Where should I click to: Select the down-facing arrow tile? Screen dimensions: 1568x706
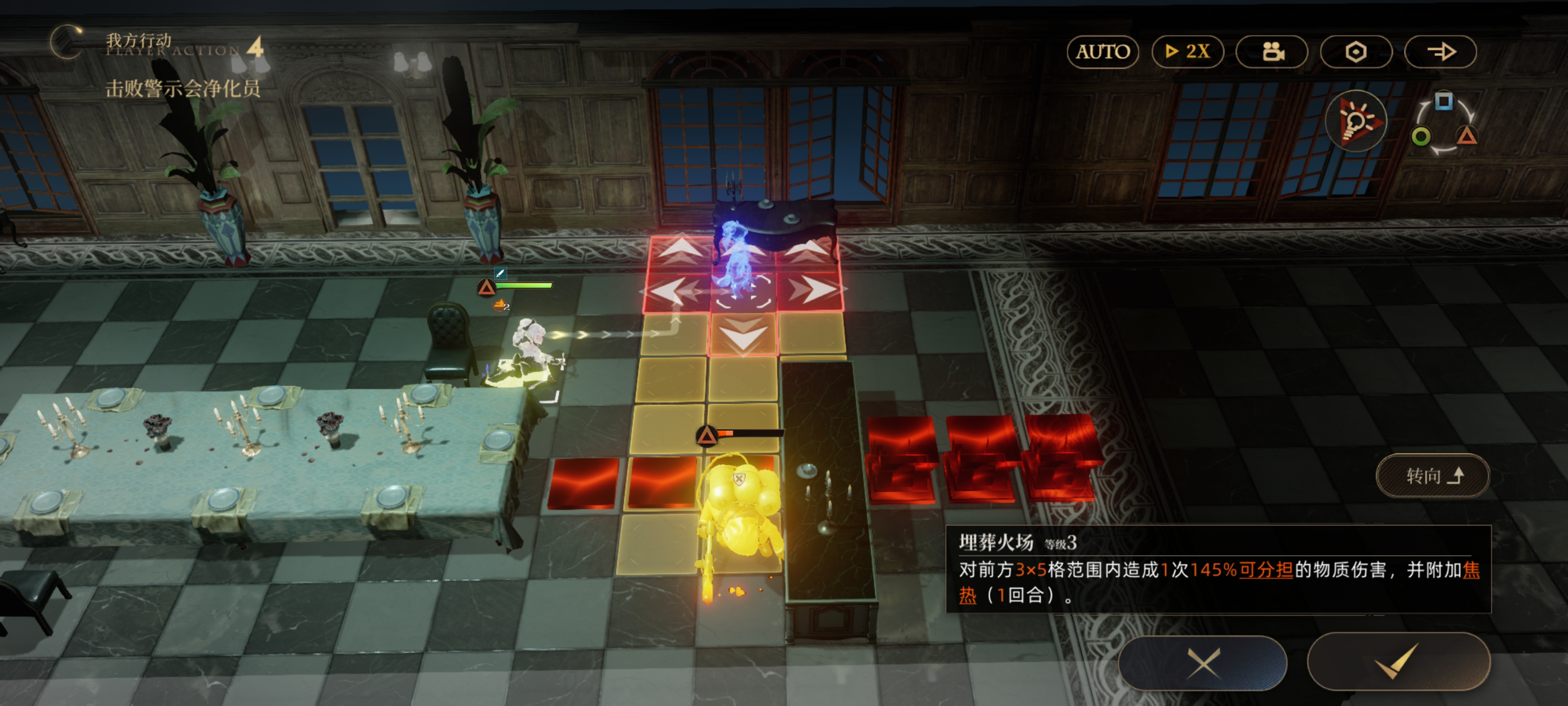[x=743, y=335]
